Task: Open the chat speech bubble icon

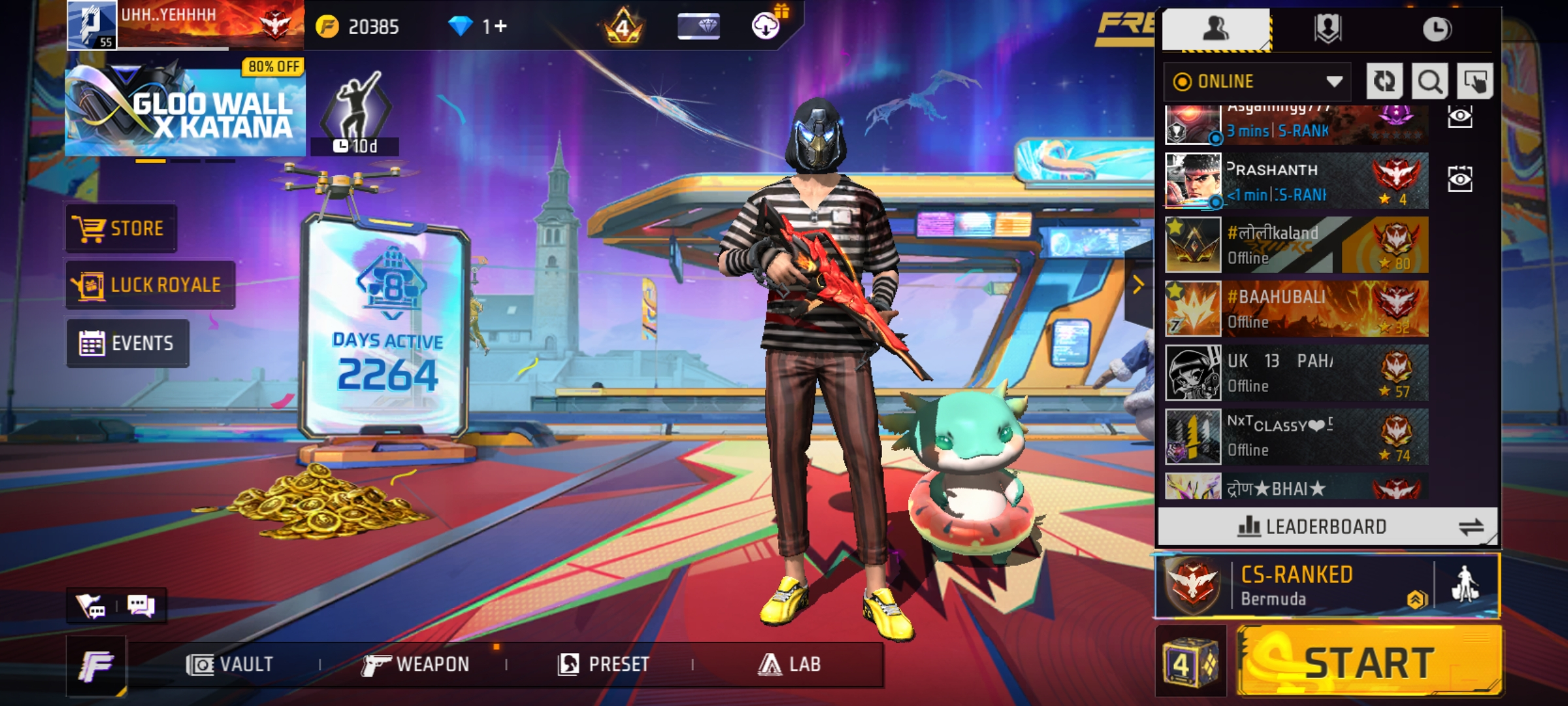Action: (x=140, y=605)
